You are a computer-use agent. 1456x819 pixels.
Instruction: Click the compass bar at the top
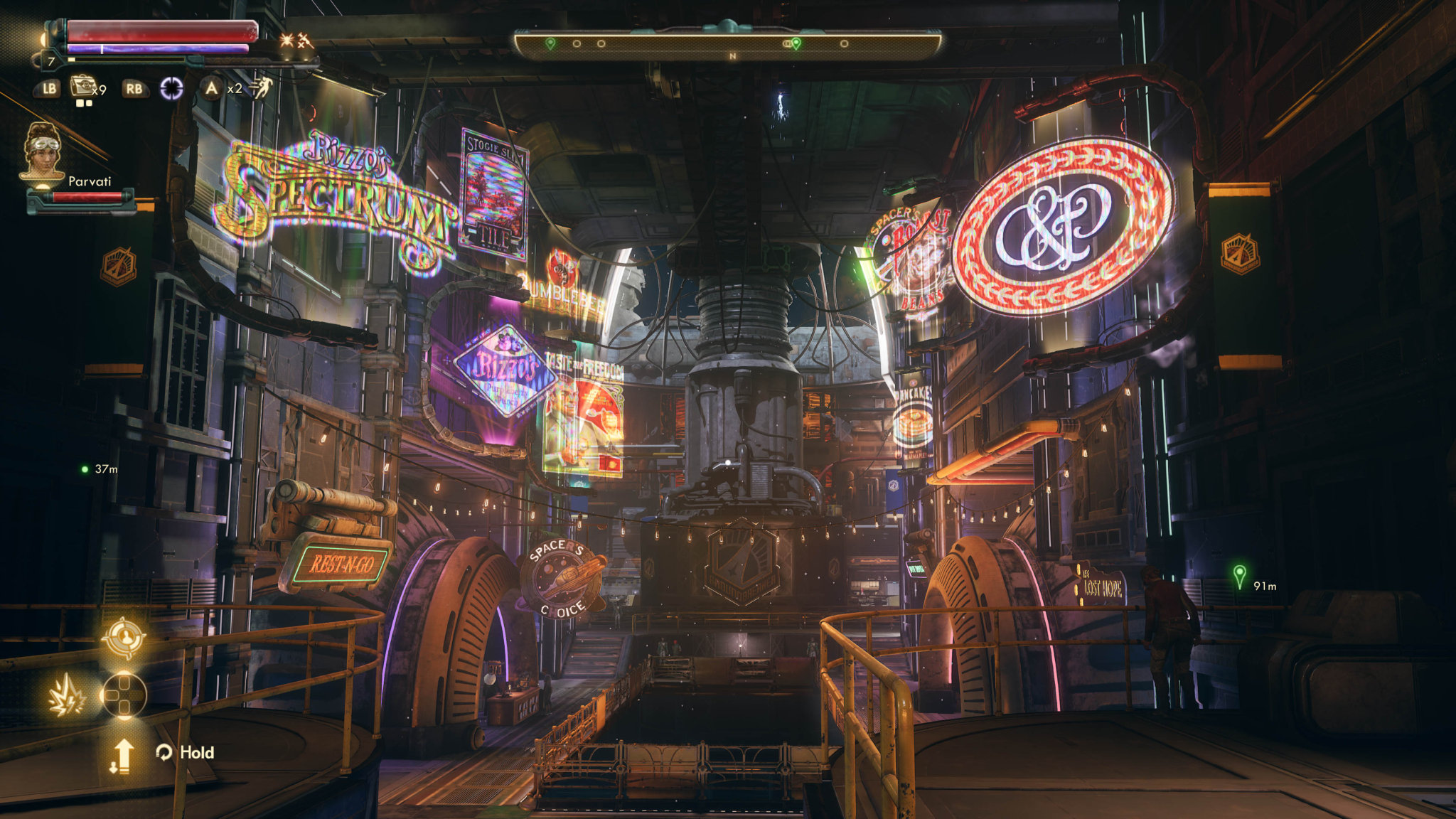tap(728, 44)
